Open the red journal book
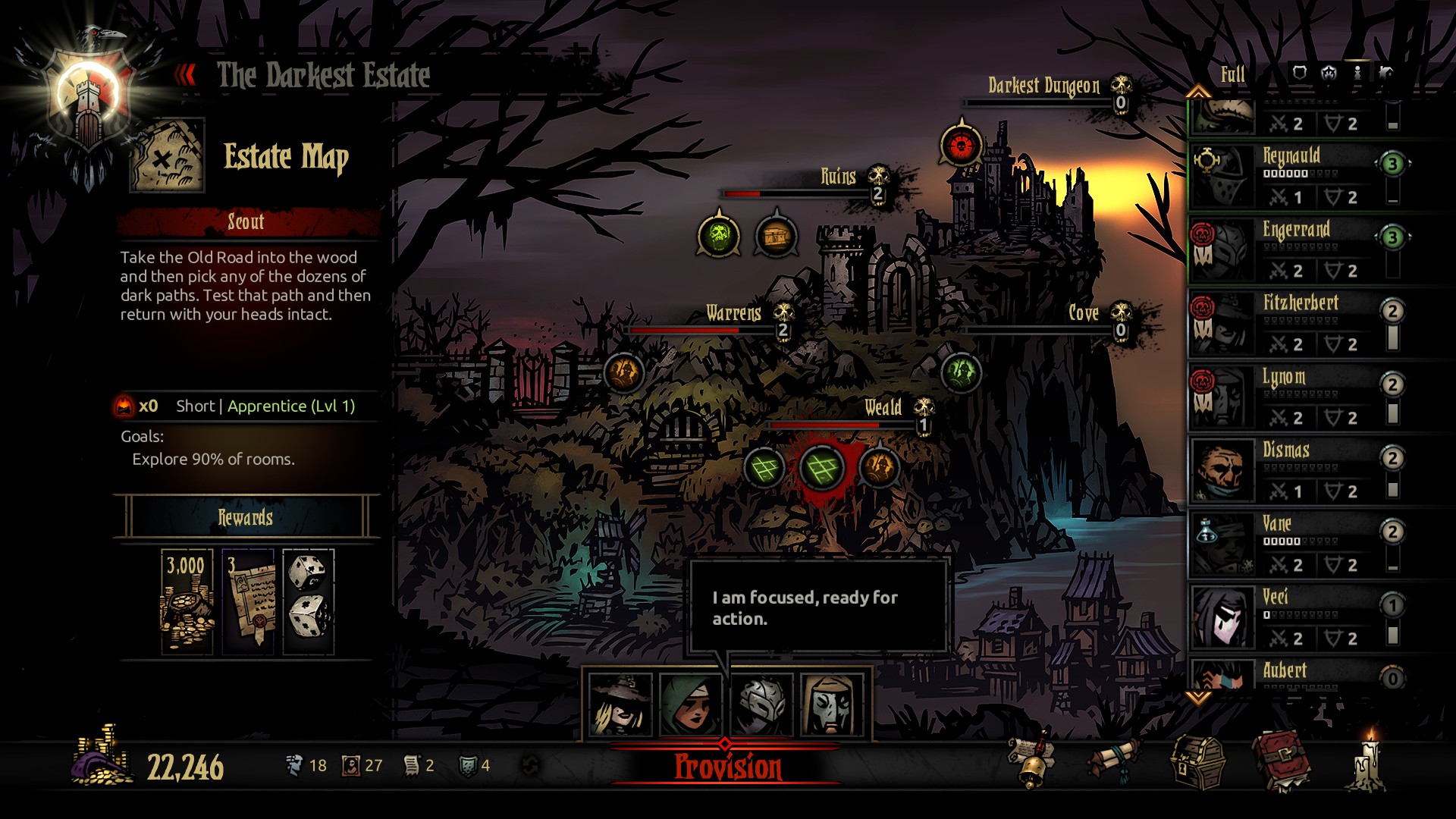The height and width of the screenshot is (819, 1456). [1280, 762]
